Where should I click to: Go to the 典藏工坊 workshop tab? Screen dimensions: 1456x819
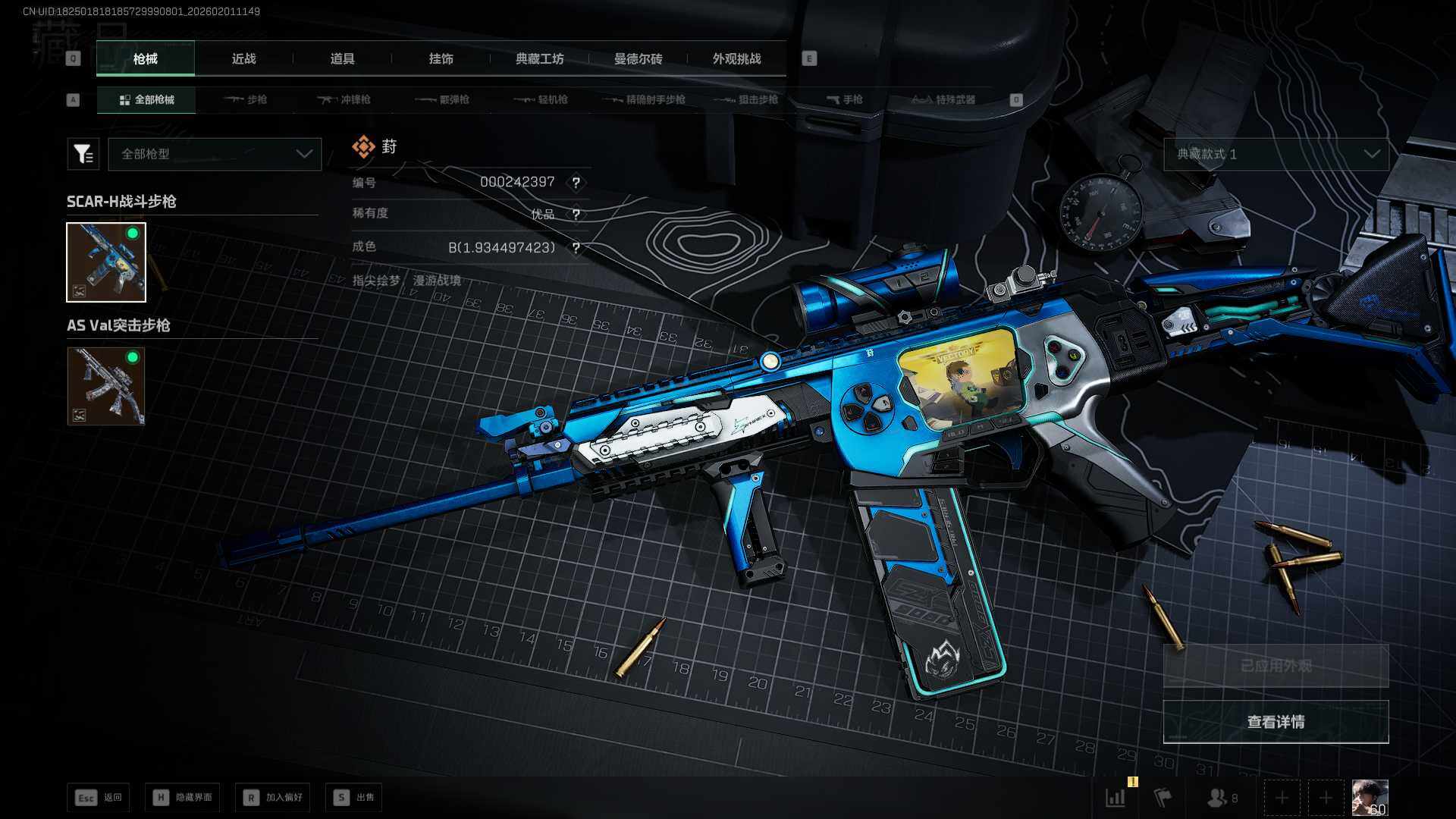coord(539,59)
